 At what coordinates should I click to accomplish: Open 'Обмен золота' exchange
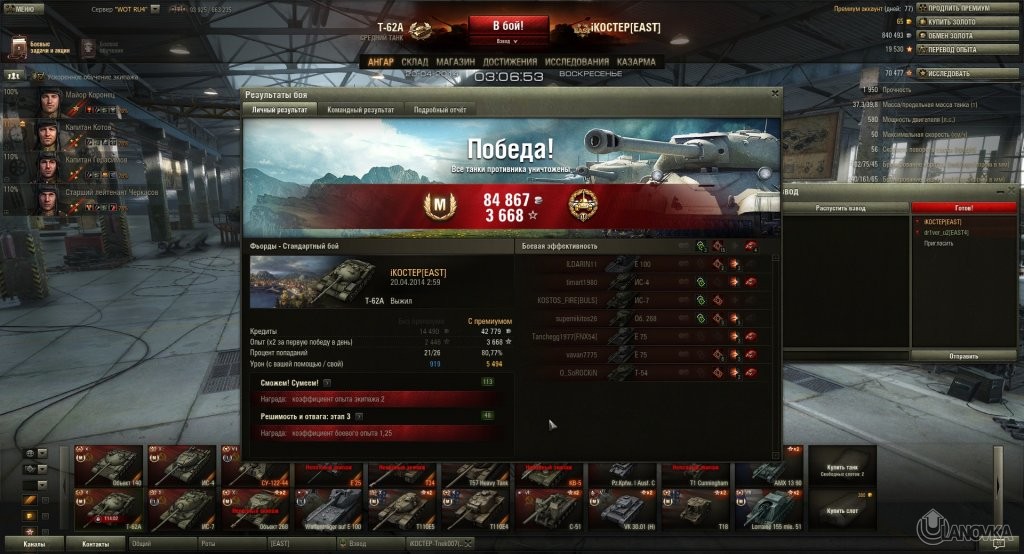pyautogui.click(x=951, y=35)
